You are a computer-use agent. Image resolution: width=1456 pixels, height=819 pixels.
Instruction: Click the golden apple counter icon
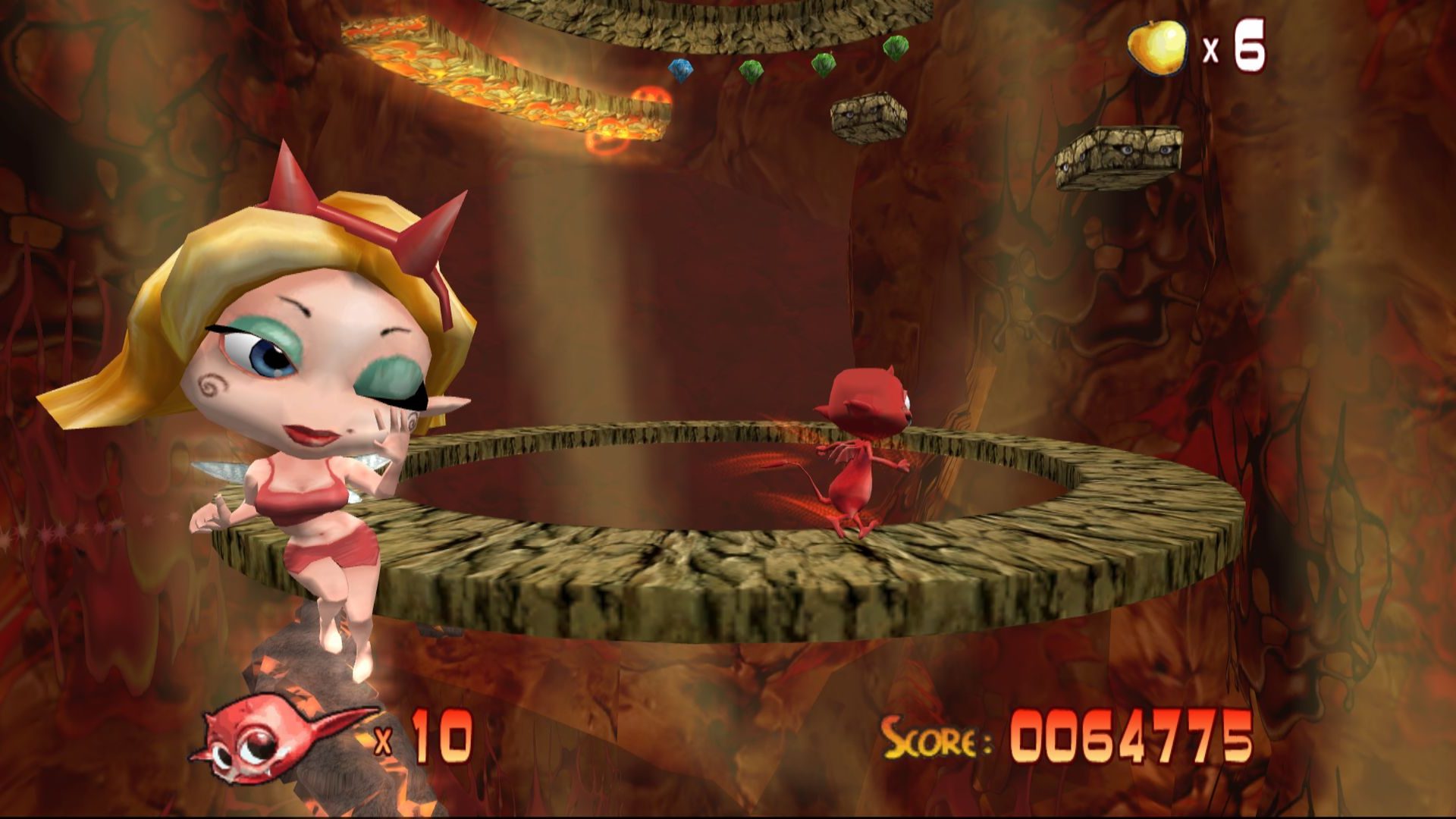coord(1156,47)
